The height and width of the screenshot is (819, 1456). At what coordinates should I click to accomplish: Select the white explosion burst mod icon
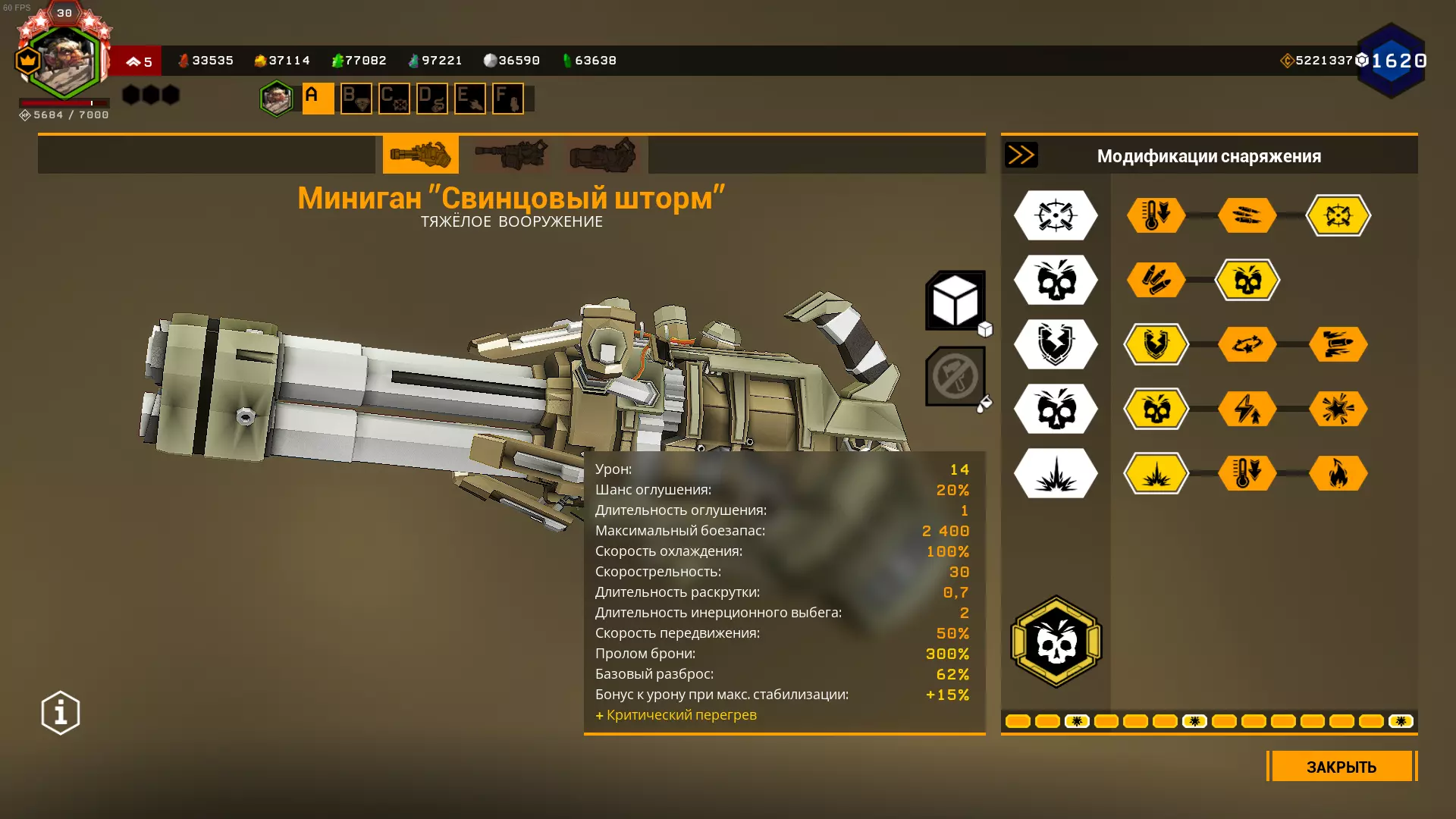[1056, 473]
